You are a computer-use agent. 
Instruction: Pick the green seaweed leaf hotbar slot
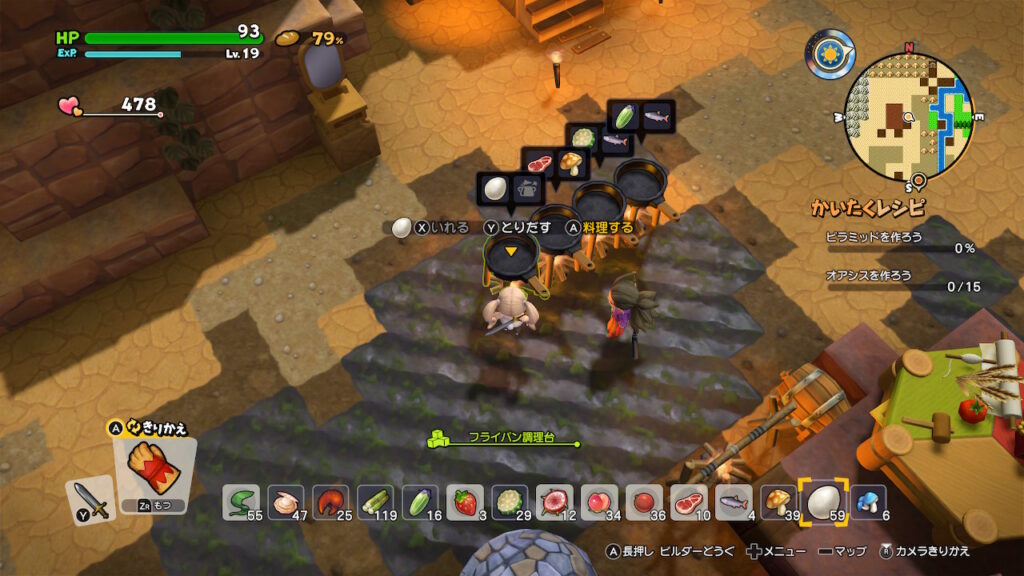[243, 501]
